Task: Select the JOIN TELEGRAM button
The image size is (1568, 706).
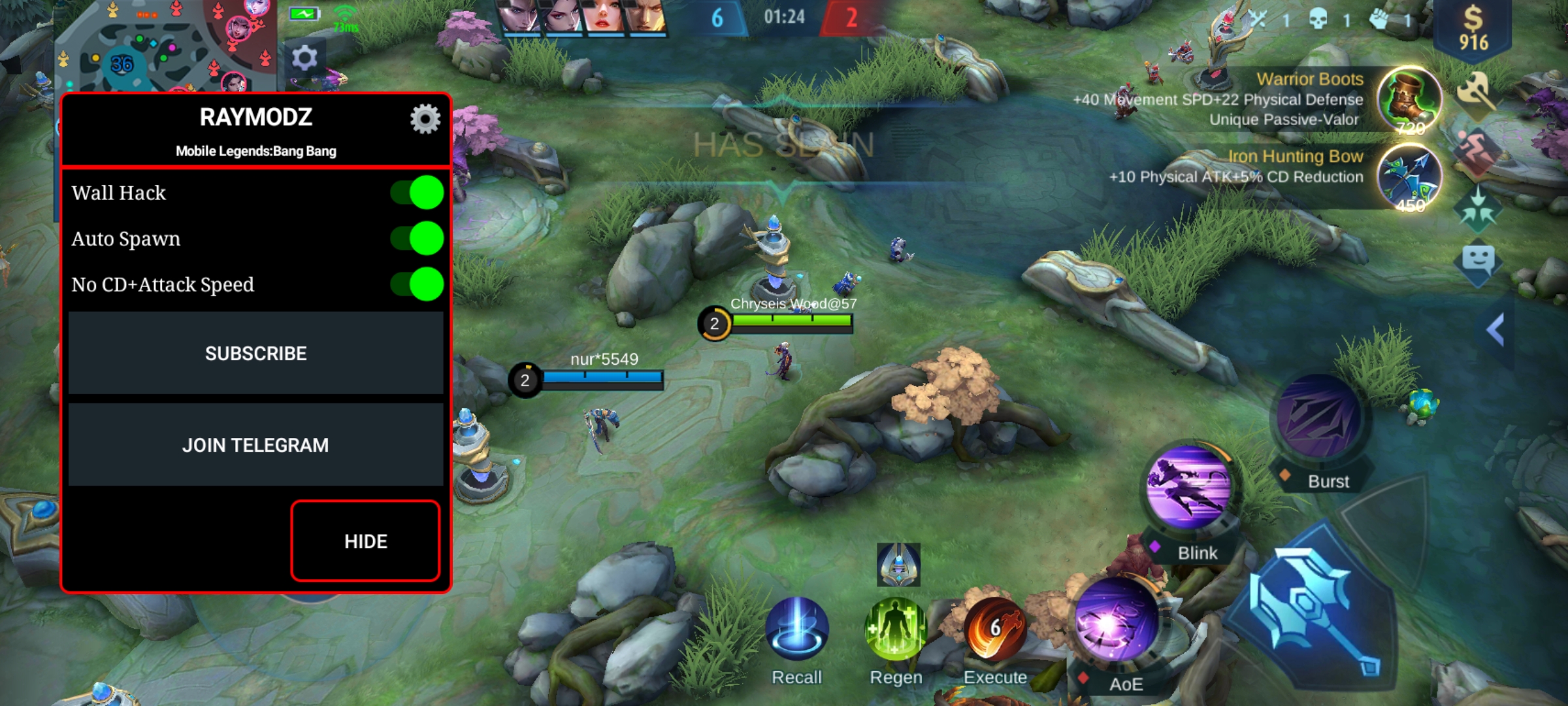Action: pos(255,445)
